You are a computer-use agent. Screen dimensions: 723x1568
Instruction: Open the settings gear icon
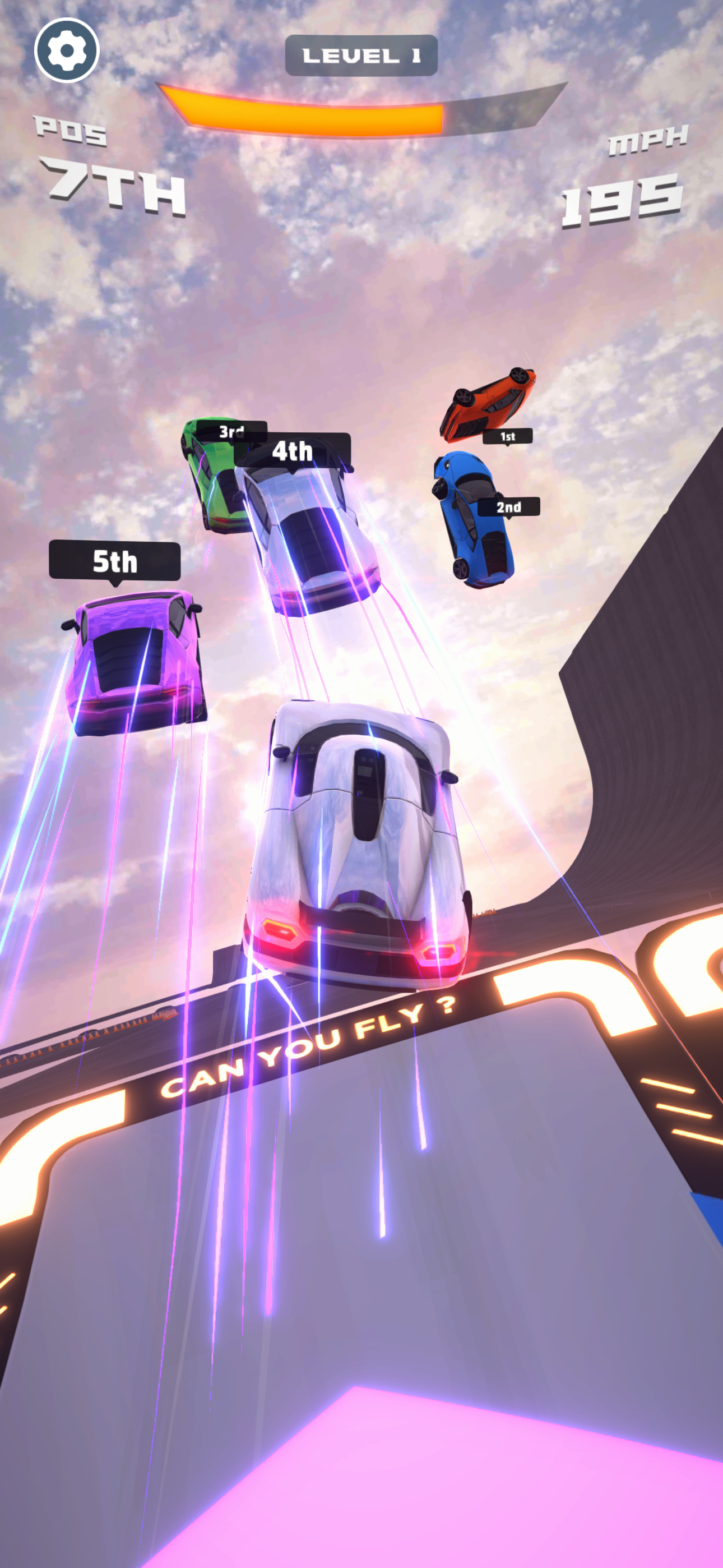tap(67, 51)
